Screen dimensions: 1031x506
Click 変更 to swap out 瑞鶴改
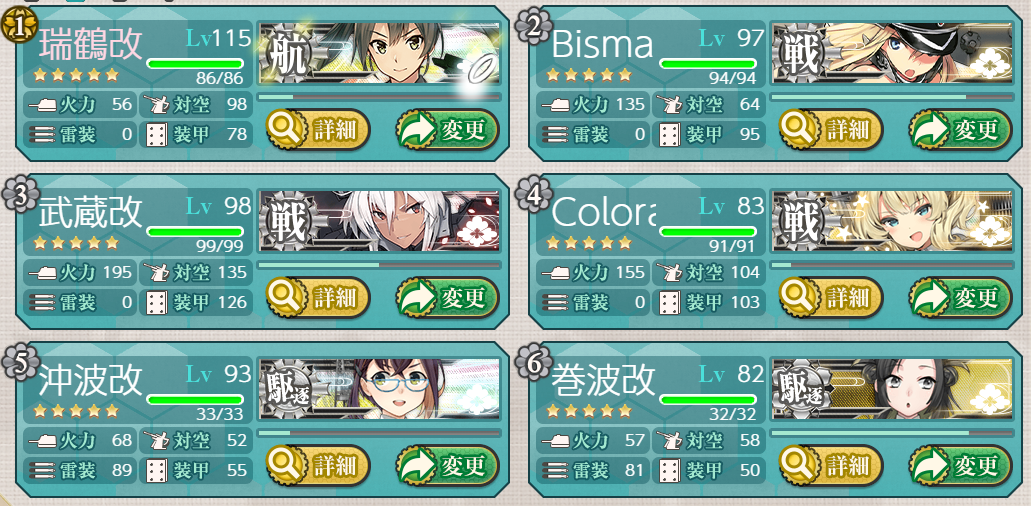[x=447, y=130]
